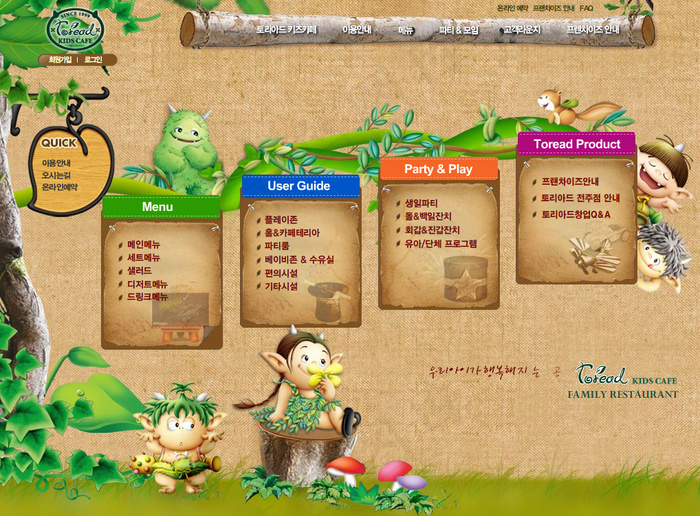The height and width of the screenshot is (516, 700).
Task: Open 토리아드 전주점 안내 in Toread Product
Action: point(580,198)
